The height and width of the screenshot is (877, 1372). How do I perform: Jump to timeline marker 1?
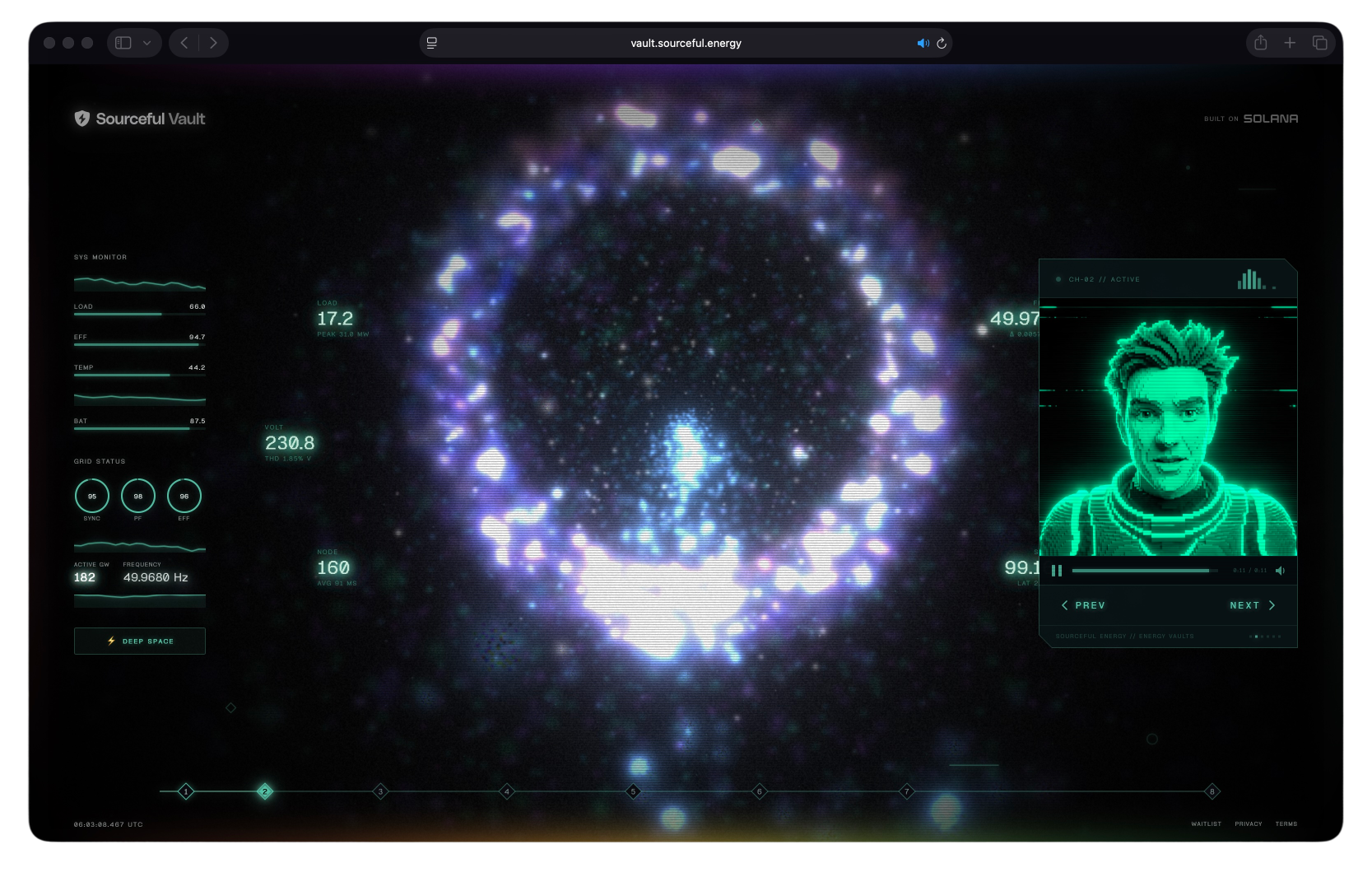coord(186,791)
